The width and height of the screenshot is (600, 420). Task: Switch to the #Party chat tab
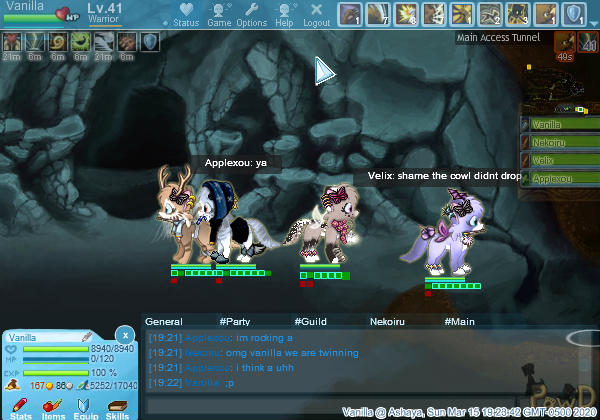pyautogui.click(x=234, y=322)
